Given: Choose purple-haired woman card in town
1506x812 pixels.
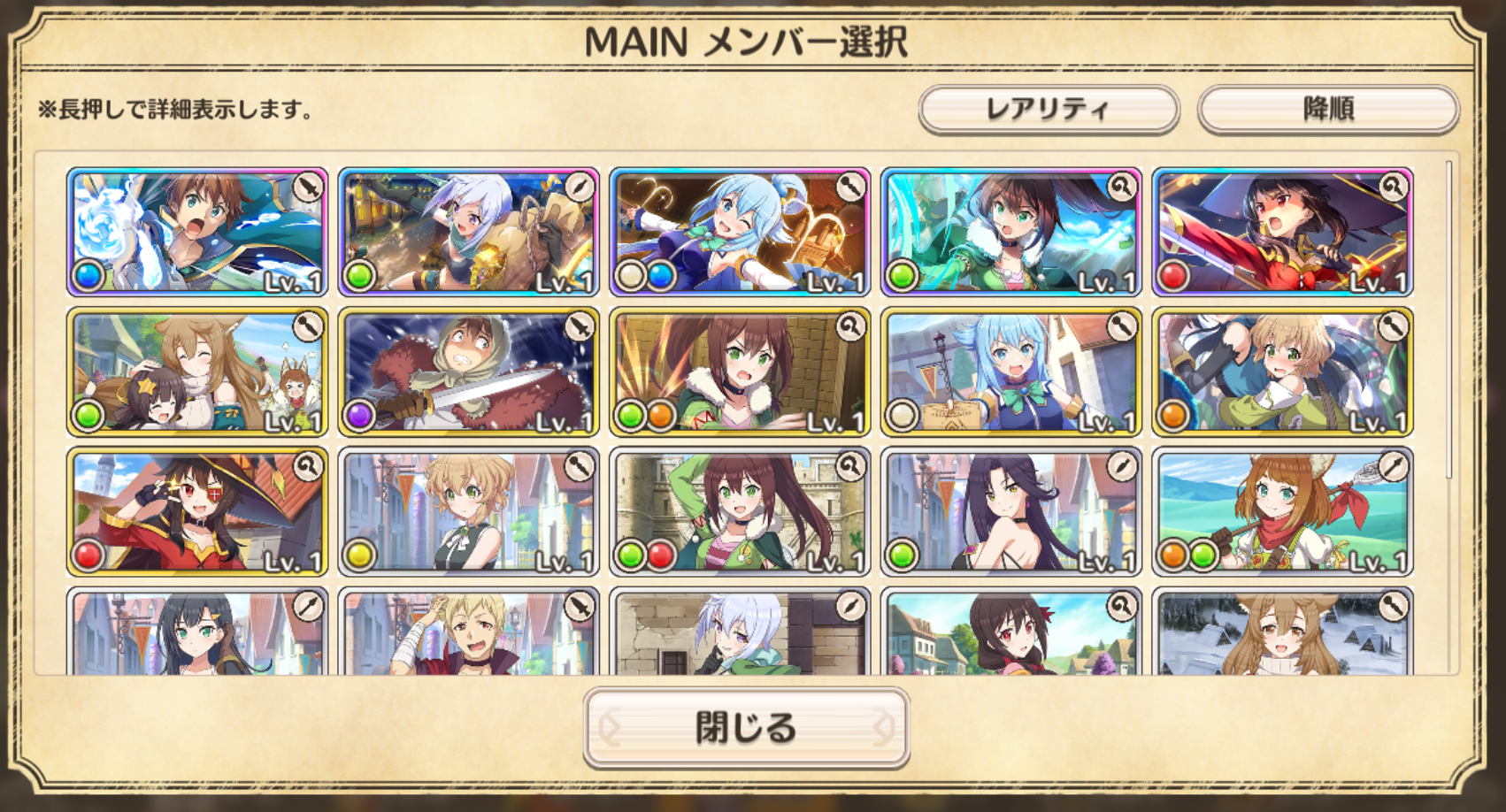Looking at the screenshot, I should point(1010,511).
